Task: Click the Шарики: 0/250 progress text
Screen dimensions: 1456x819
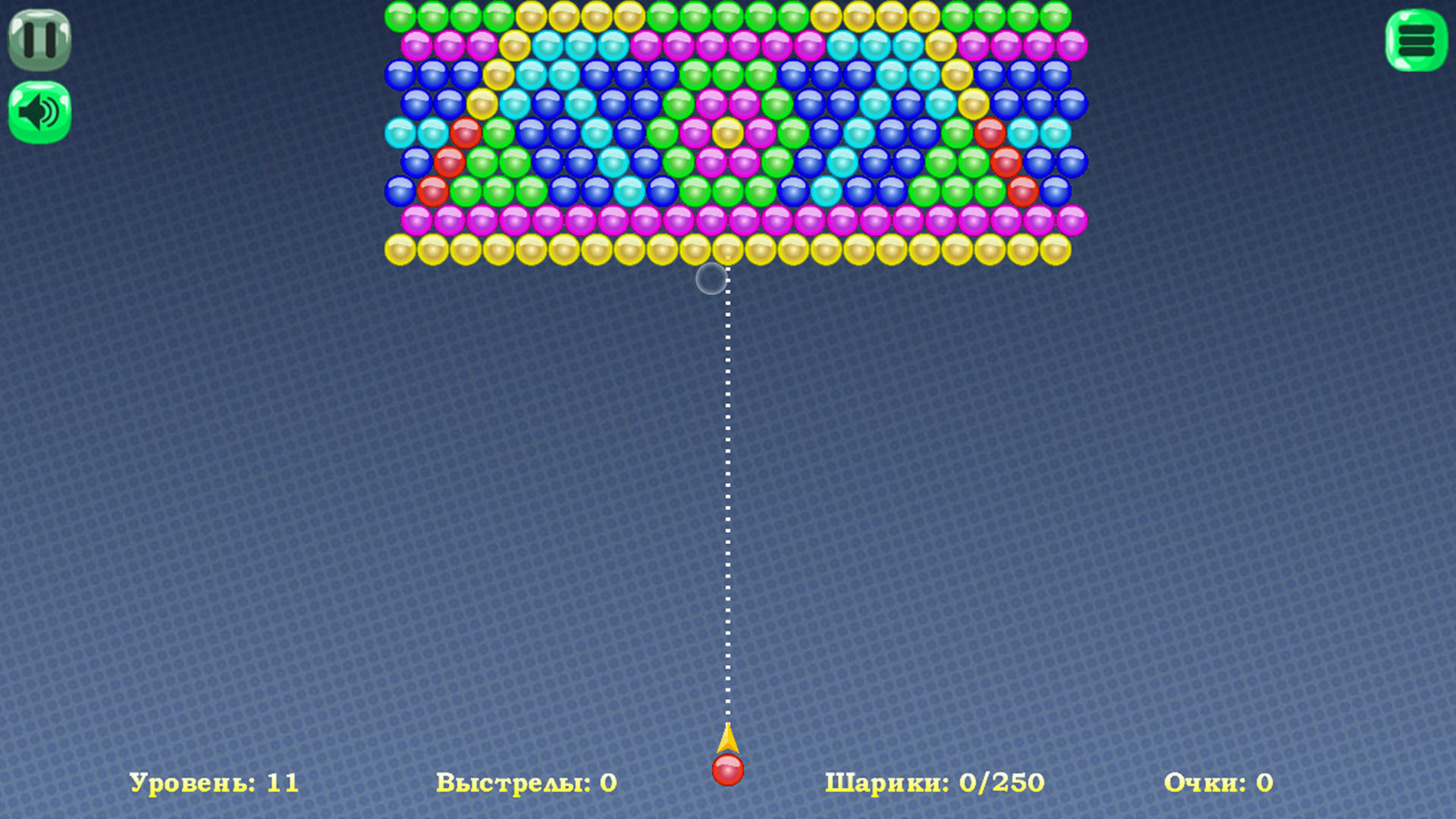Action: click(936, 783)
